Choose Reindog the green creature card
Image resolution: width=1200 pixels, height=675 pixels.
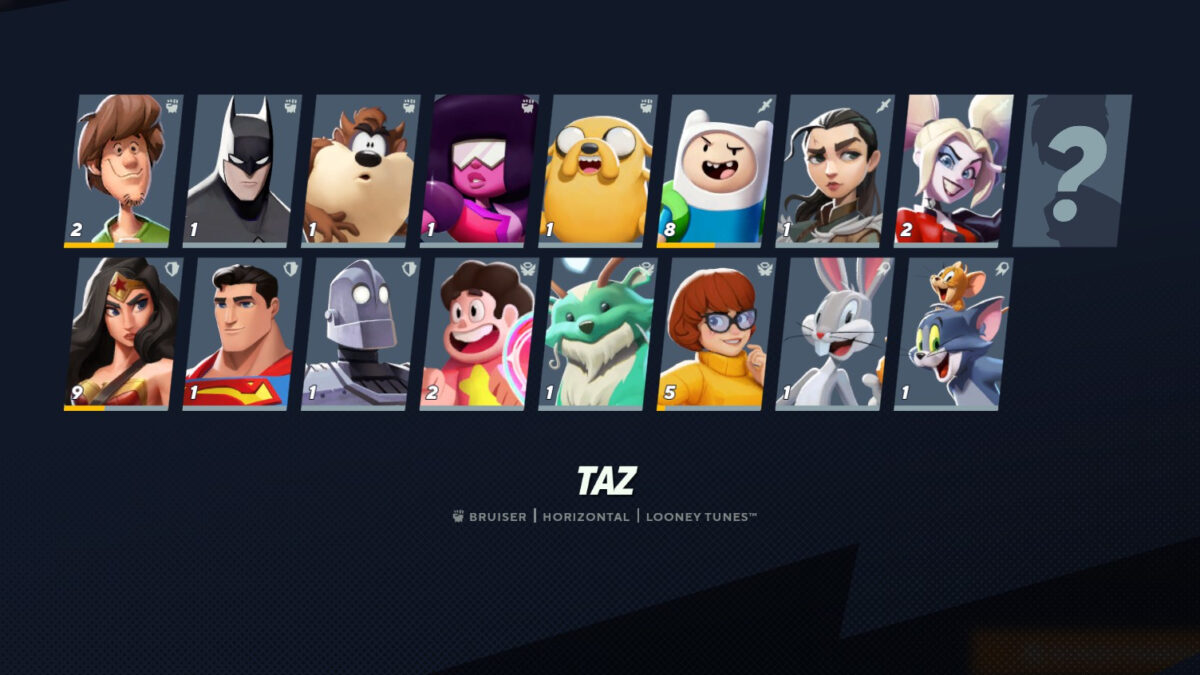[597, 333]
